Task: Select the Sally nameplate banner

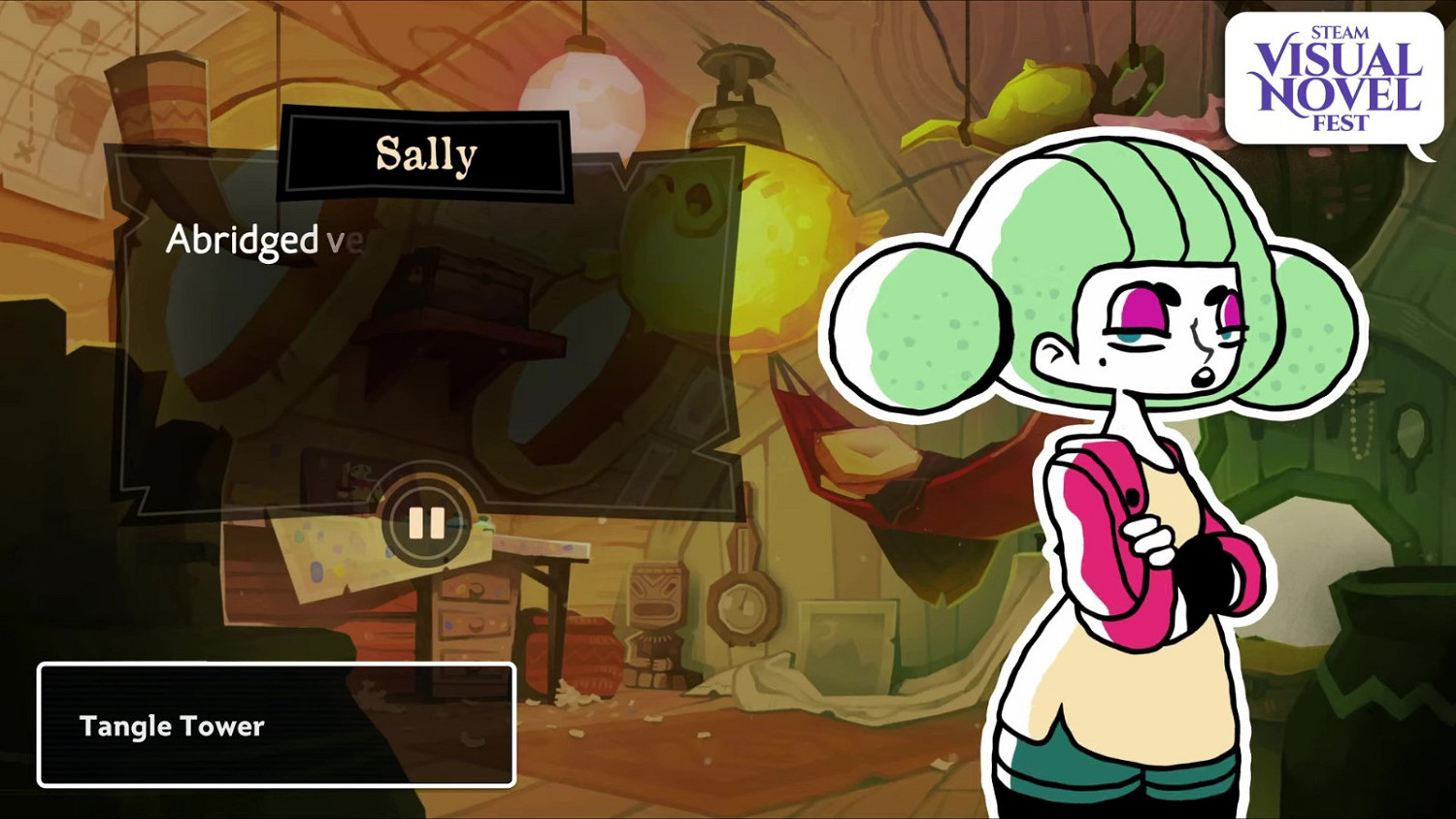Action: pos(426,153)
